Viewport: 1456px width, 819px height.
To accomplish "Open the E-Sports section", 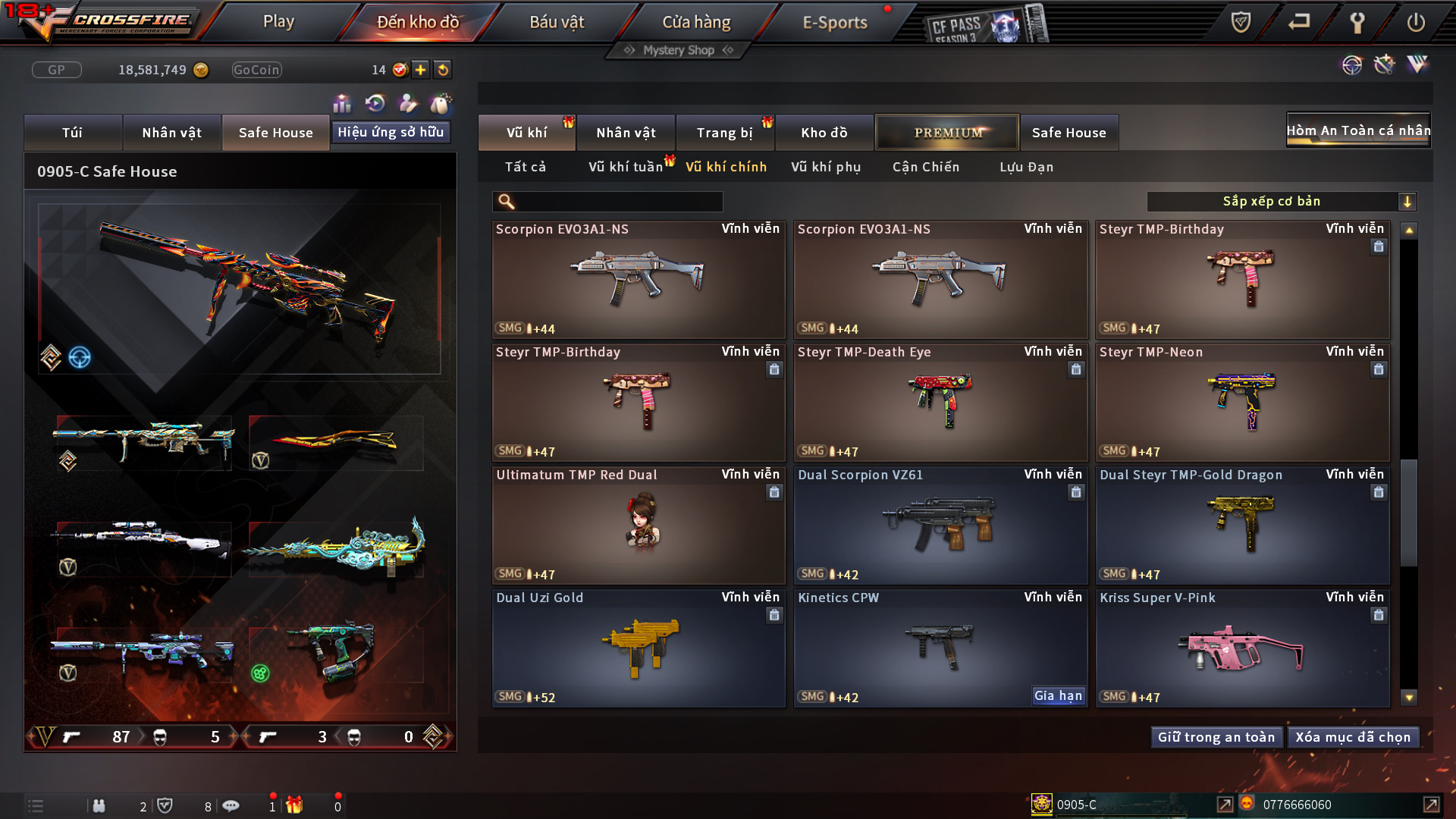I will [835, 22].
